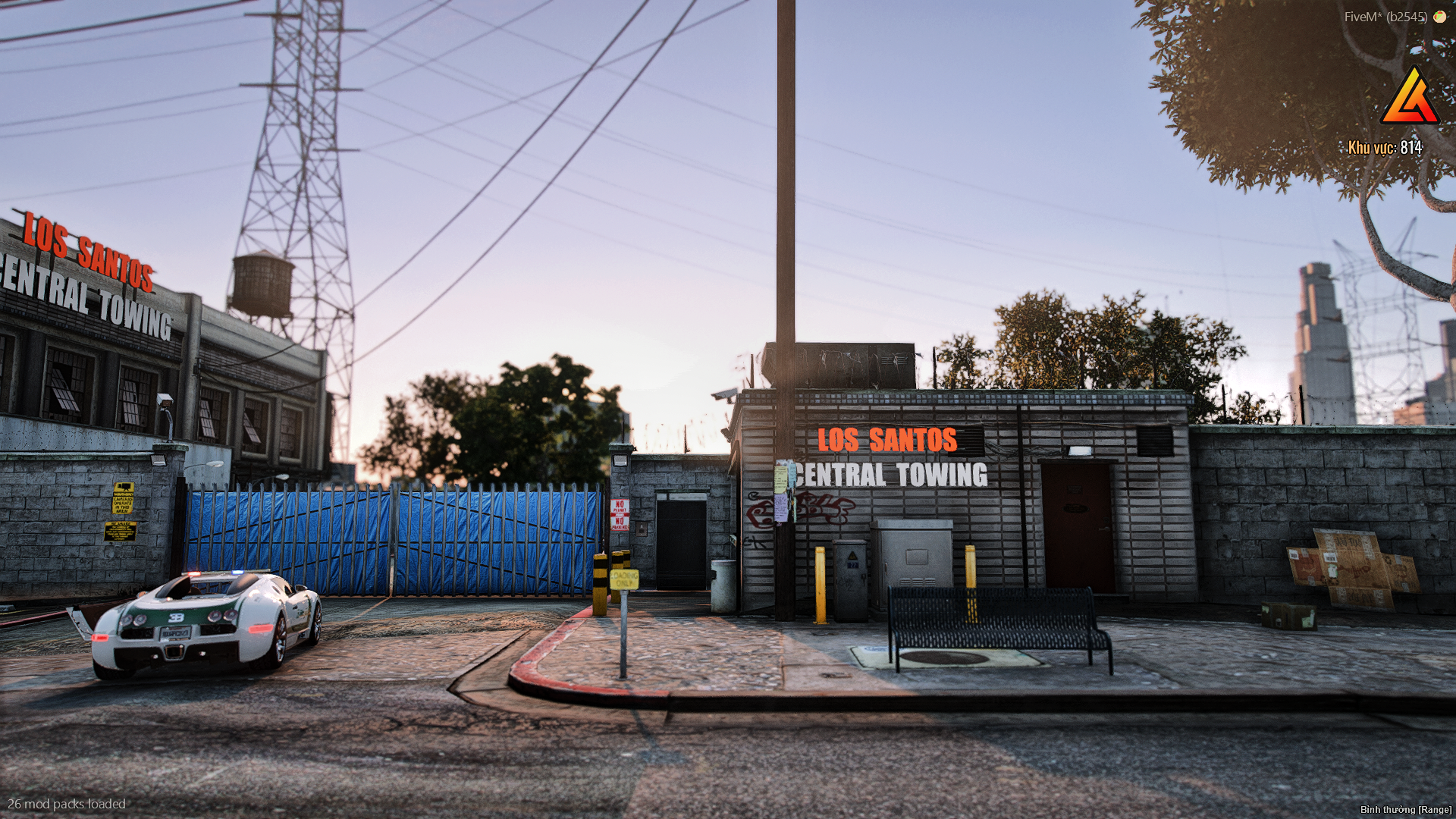This screenshot has width=1456, height=819.
Task: Click the small icon beside the FiveM label
Action: [x=1439, y=17]
